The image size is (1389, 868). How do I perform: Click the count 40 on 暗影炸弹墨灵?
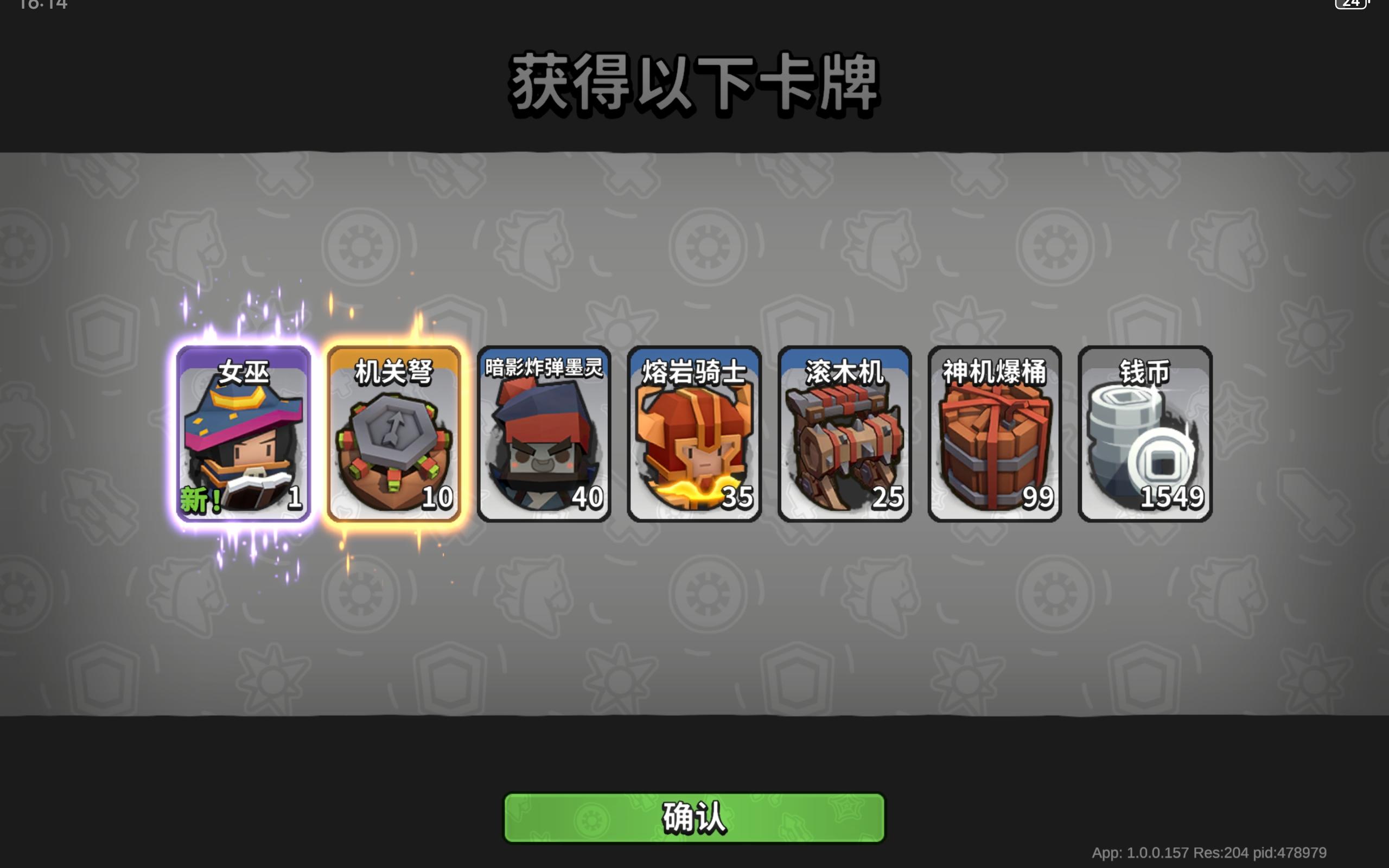(x=589, y=496)
